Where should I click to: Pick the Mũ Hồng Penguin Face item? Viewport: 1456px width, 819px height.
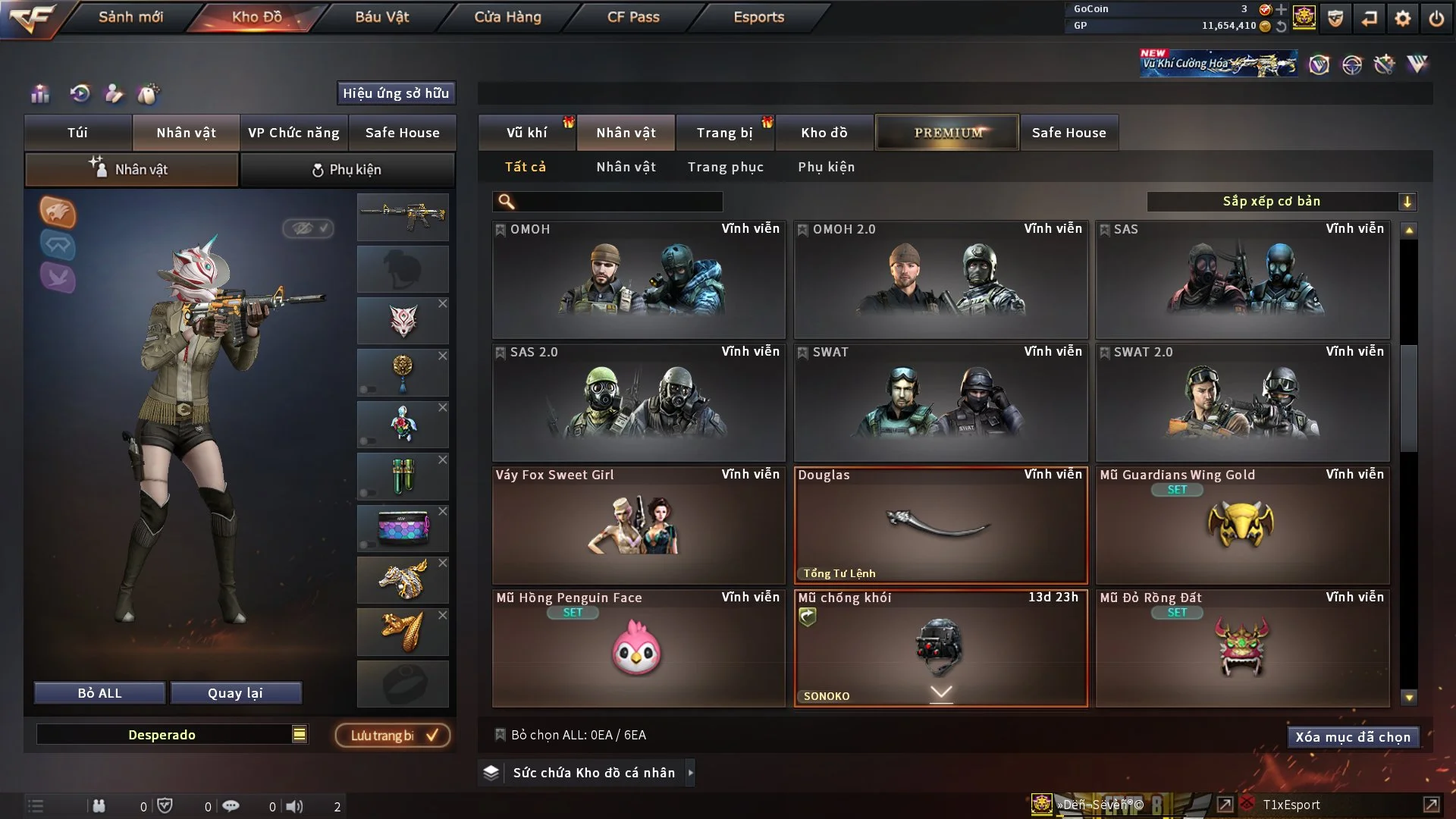tap(638, 648)
